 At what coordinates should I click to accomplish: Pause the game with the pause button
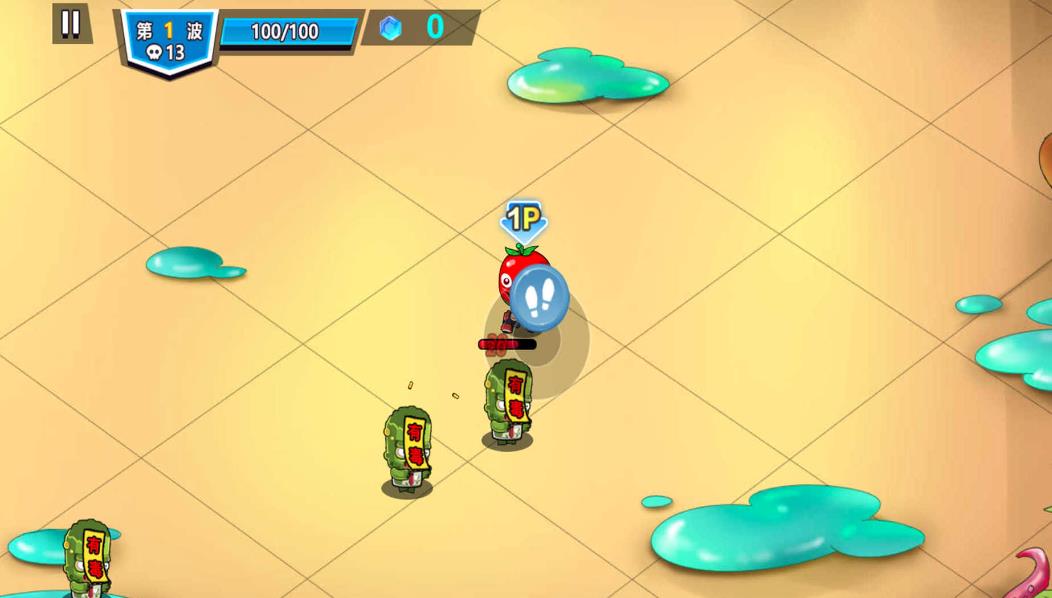coord(71,24)
